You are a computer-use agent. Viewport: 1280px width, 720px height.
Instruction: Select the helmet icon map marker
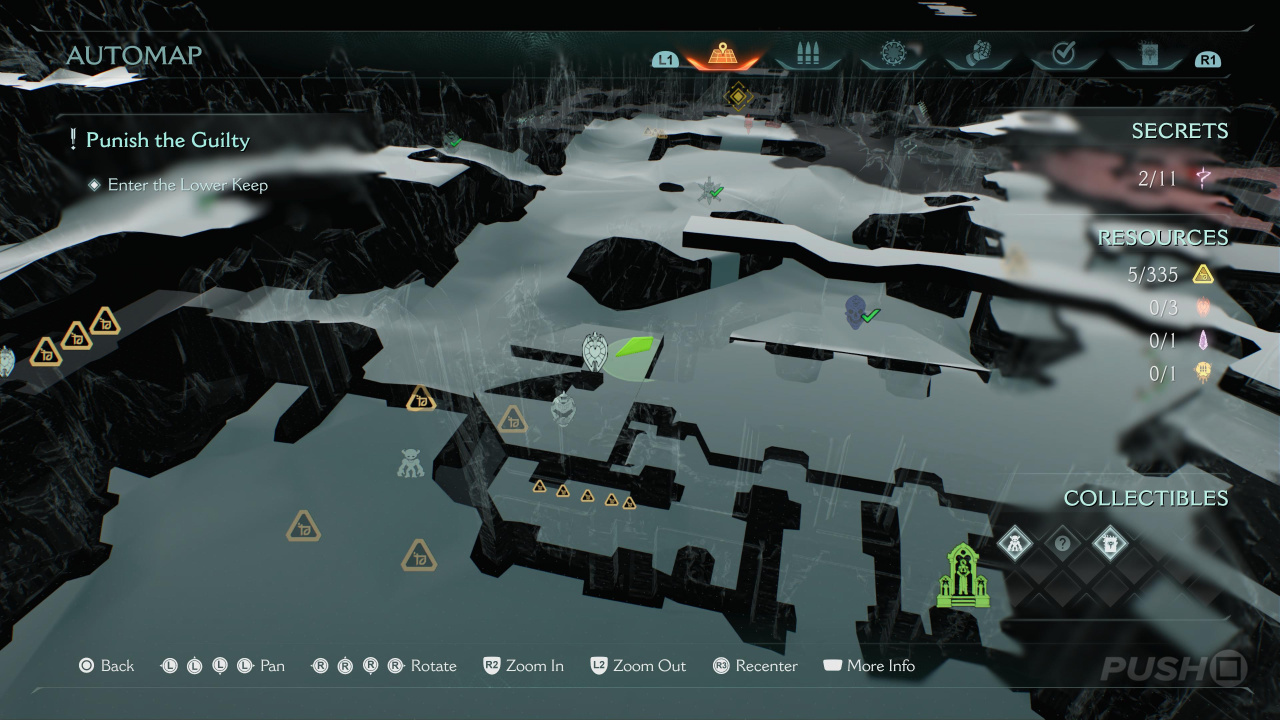[563, 408]
